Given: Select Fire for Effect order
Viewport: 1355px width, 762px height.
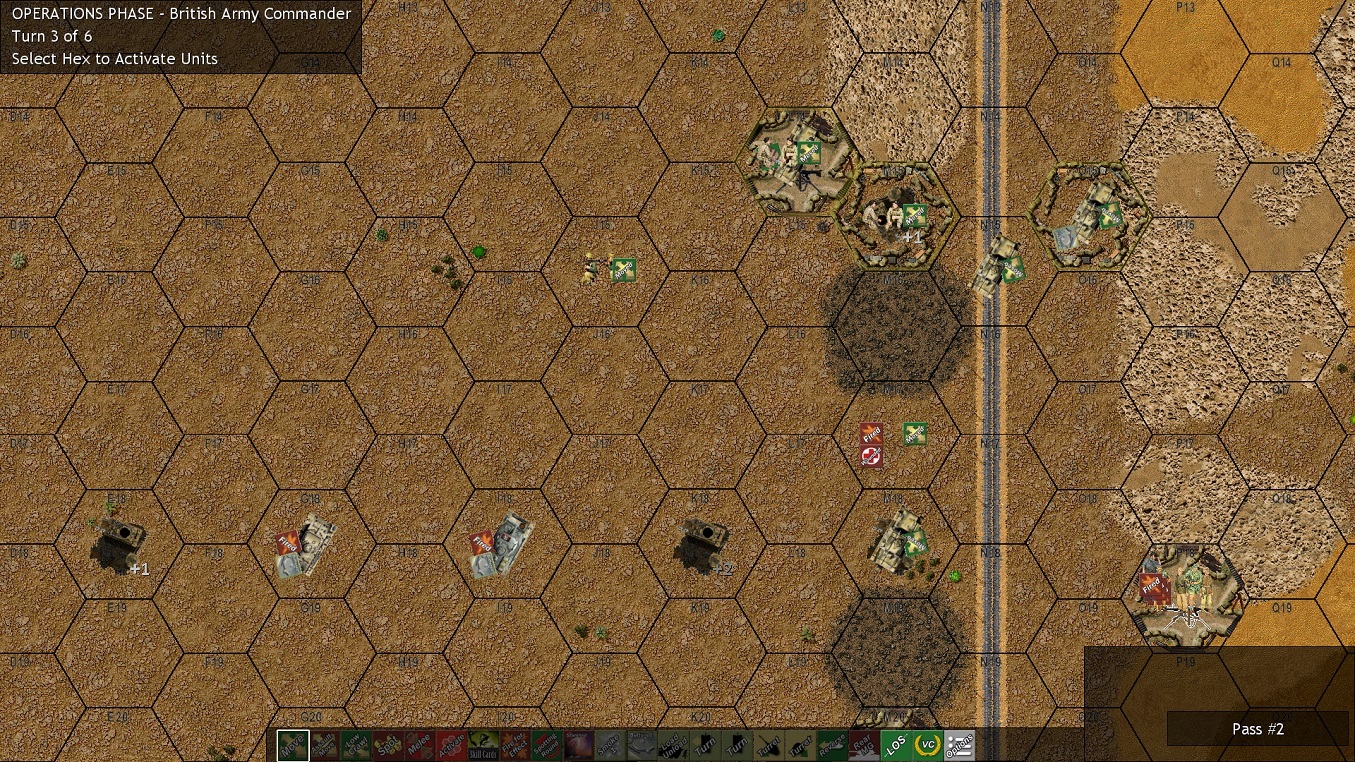Looking at the screenshot, I should 517,744.
